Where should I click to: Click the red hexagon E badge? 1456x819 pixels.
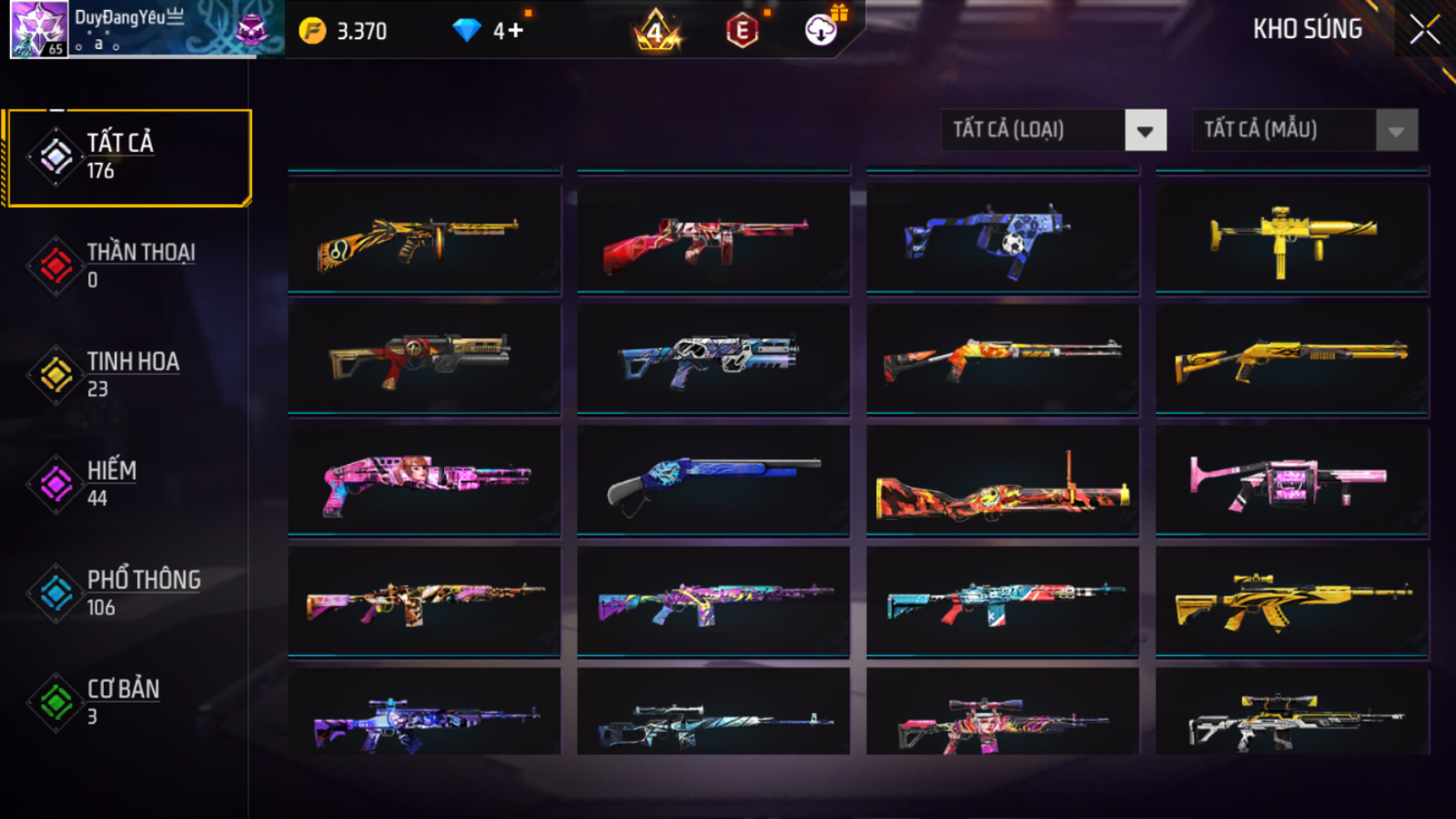(x=742, y=32)
